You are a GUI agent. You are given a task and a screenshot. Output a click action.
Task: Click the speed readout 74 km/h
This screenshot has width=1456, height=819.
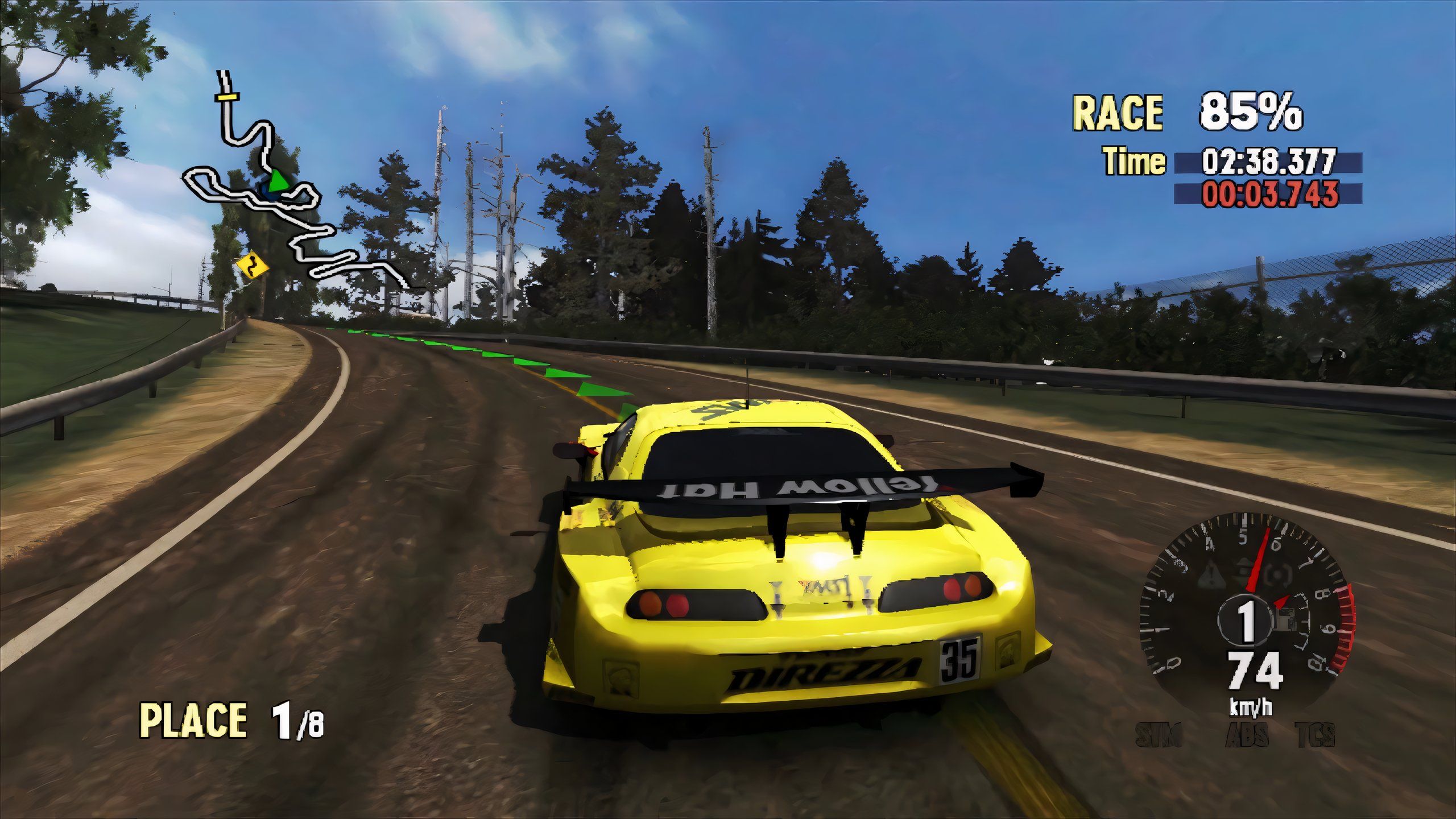point(1254,674)
